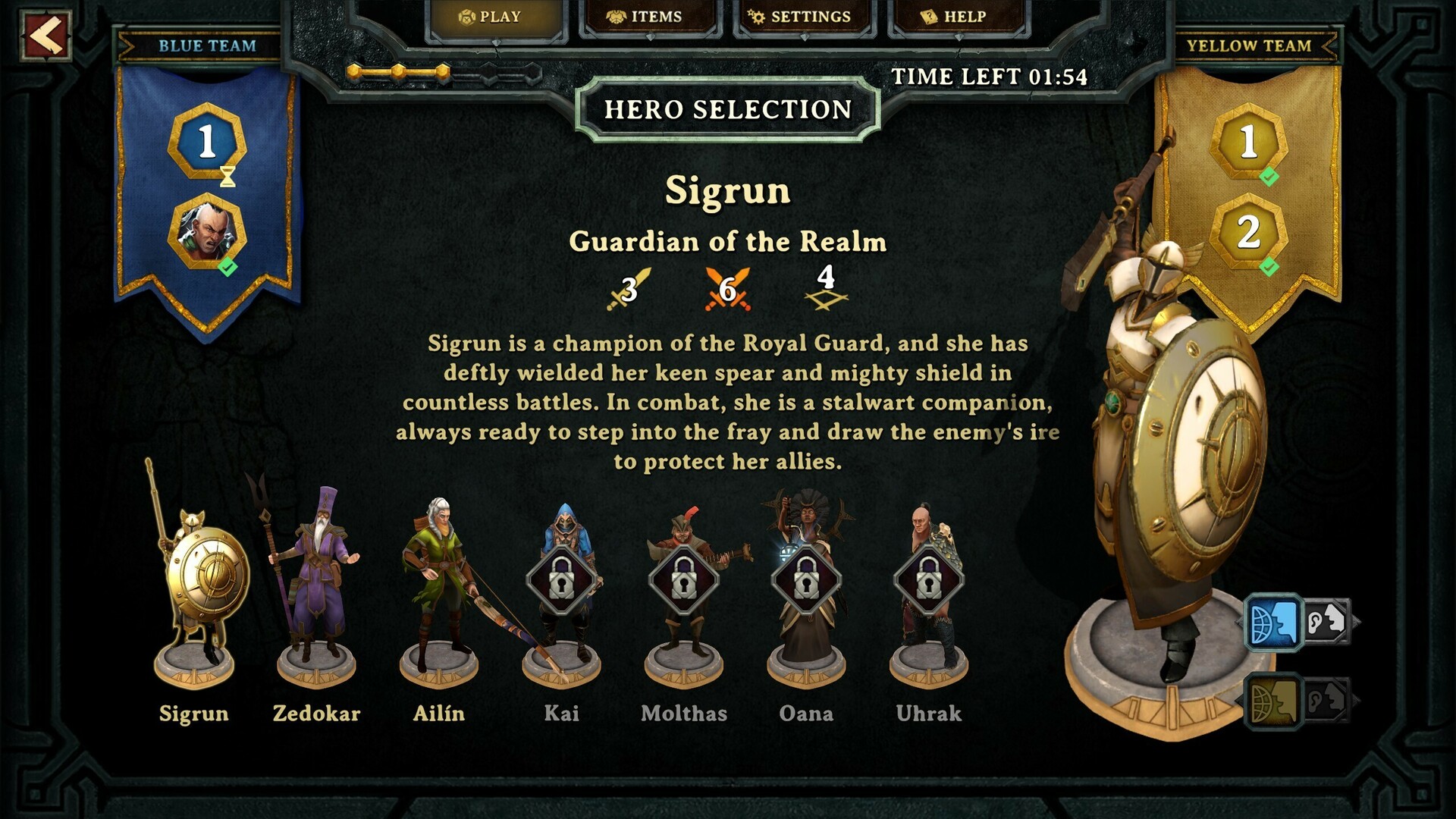Go back with the arrow button
Image resolution: width=1456 pixels, height=819 pixels.
[x=46, y=36]
